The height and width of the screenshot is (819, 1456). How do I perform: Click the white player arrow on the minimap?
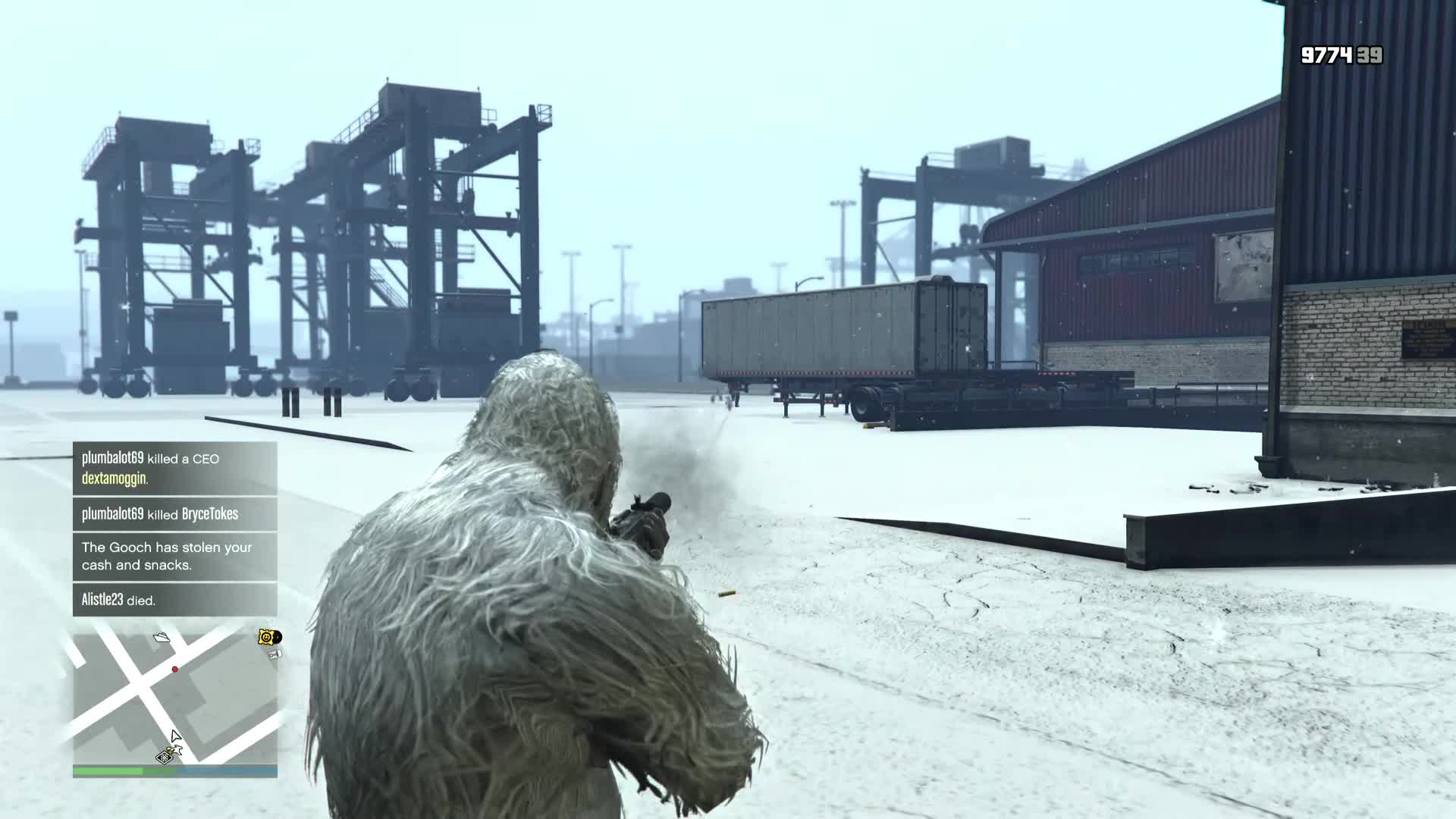coord(175,736)
